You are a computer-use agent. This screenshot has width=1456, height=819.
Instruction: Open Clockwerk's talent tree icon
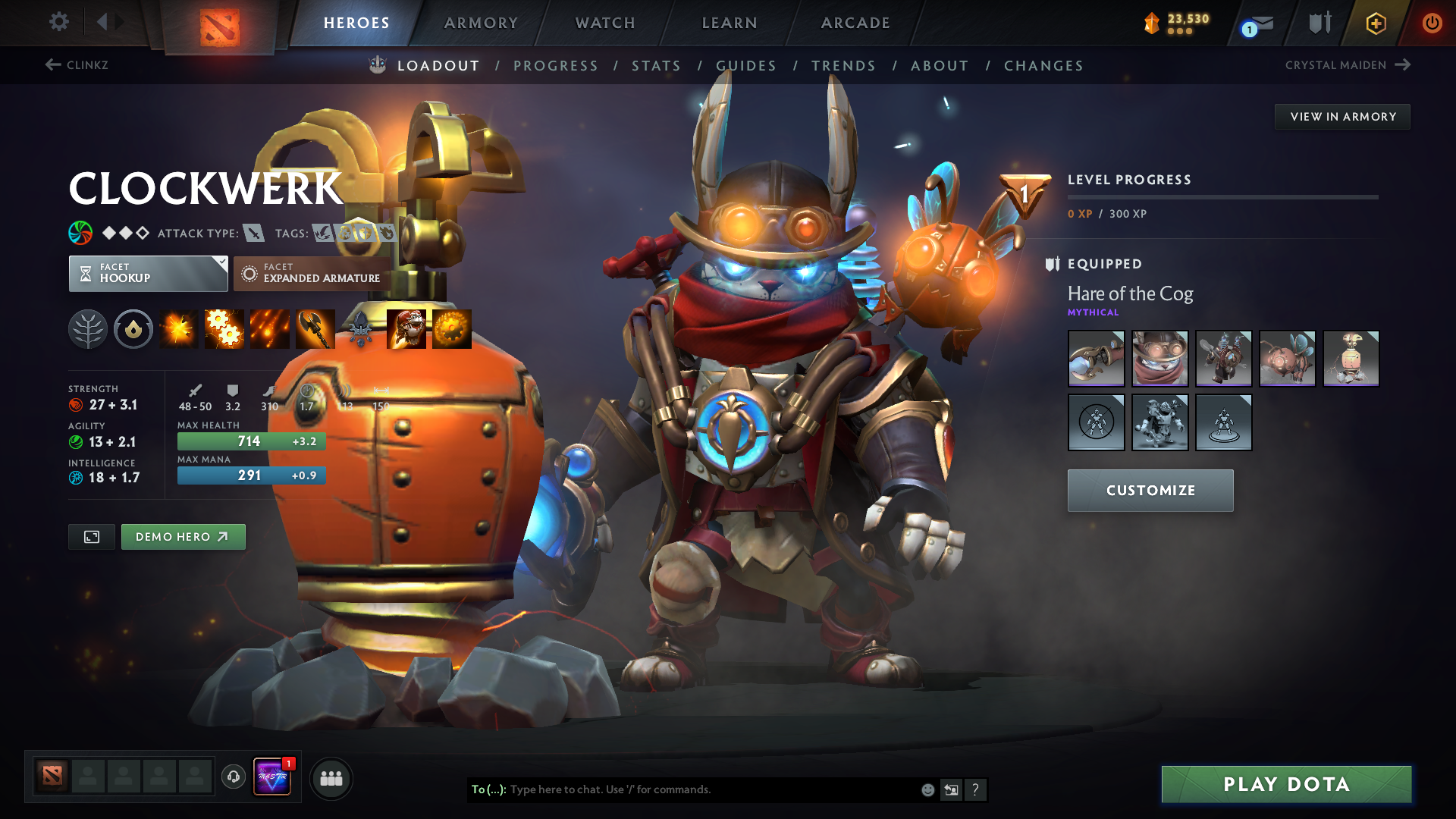click(88, 328)
